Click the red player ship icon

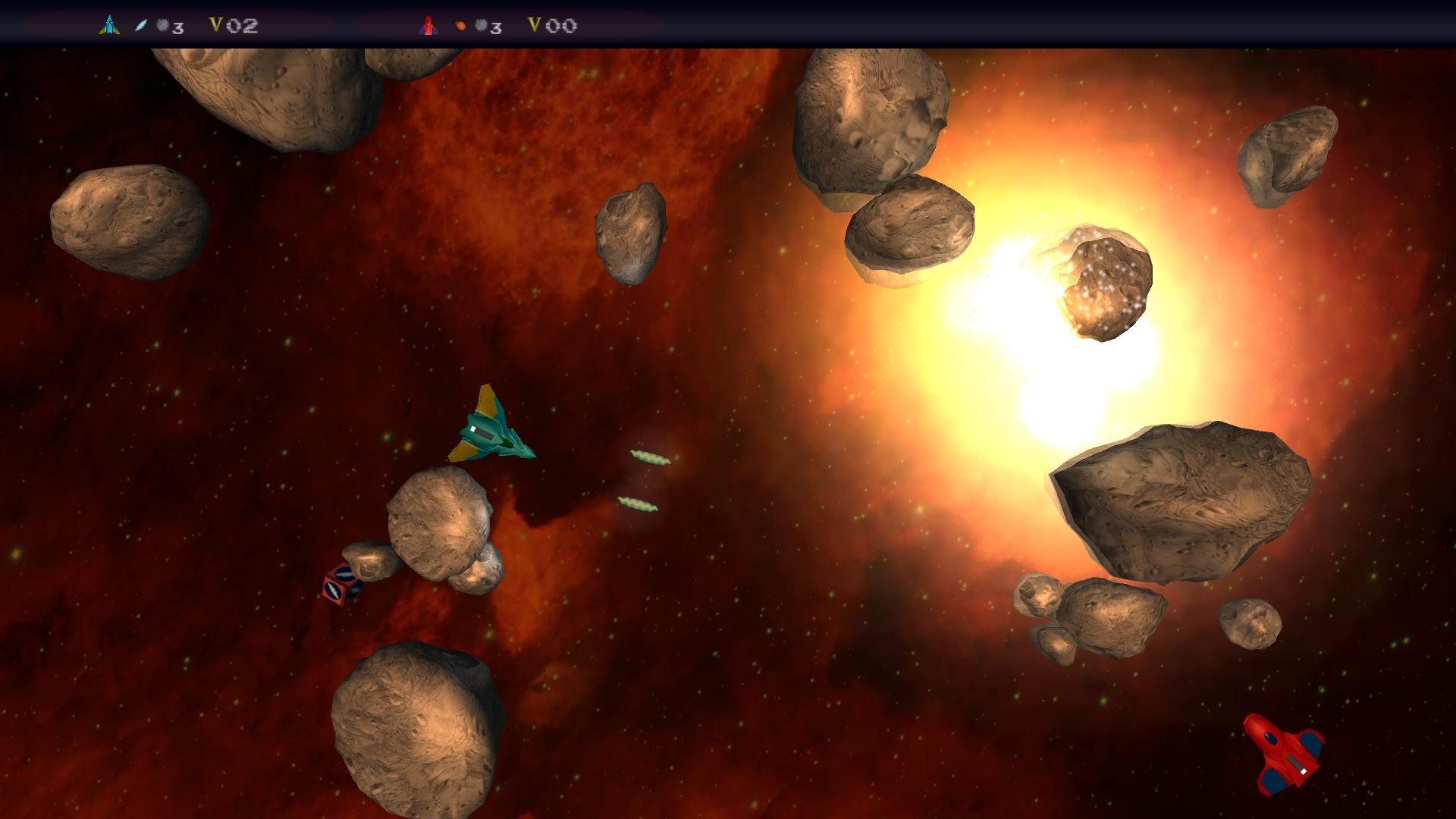(x=428, y=26)
